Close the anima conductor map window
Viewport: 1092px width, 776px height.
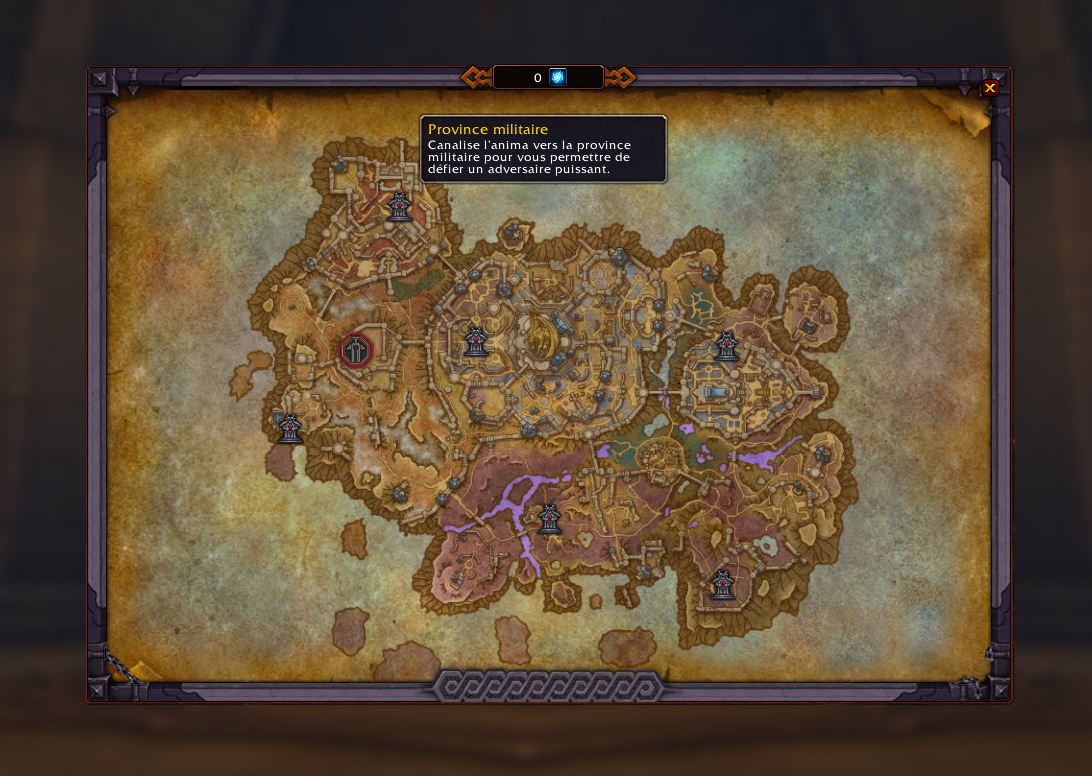coord(989,88)
